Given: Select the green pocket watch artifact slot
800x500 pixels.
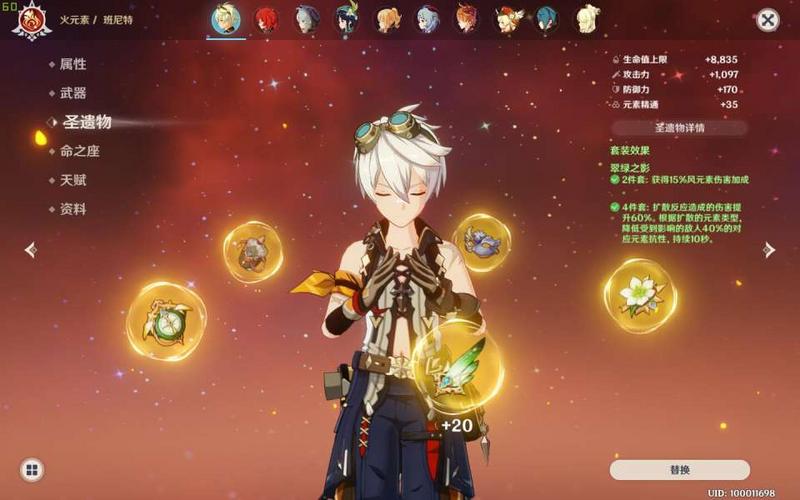Looking at the screenshot, I should click(166, 321).
